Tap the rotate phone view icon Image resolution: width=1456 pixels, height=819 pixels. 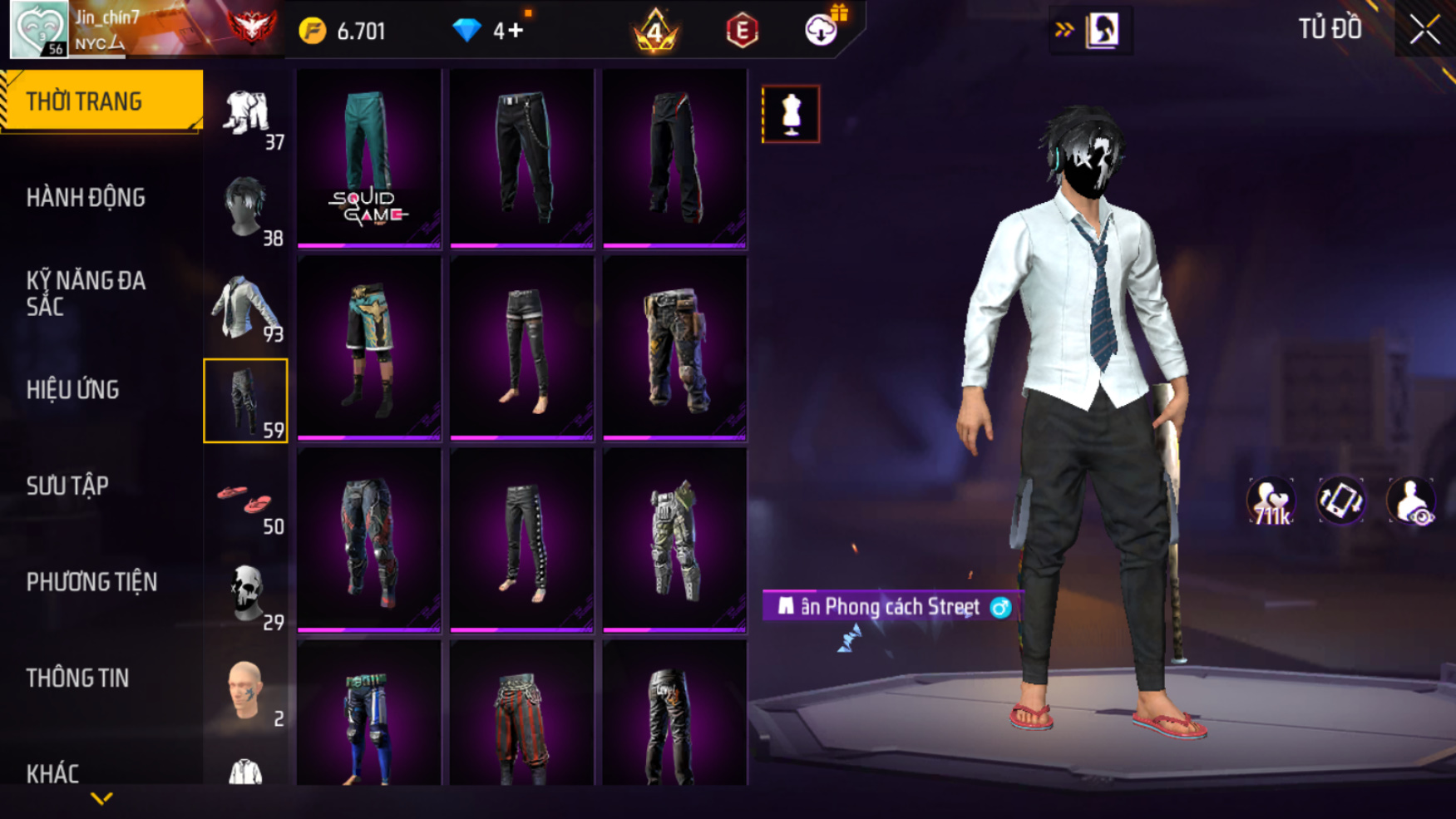click(x=1340, y=501)
